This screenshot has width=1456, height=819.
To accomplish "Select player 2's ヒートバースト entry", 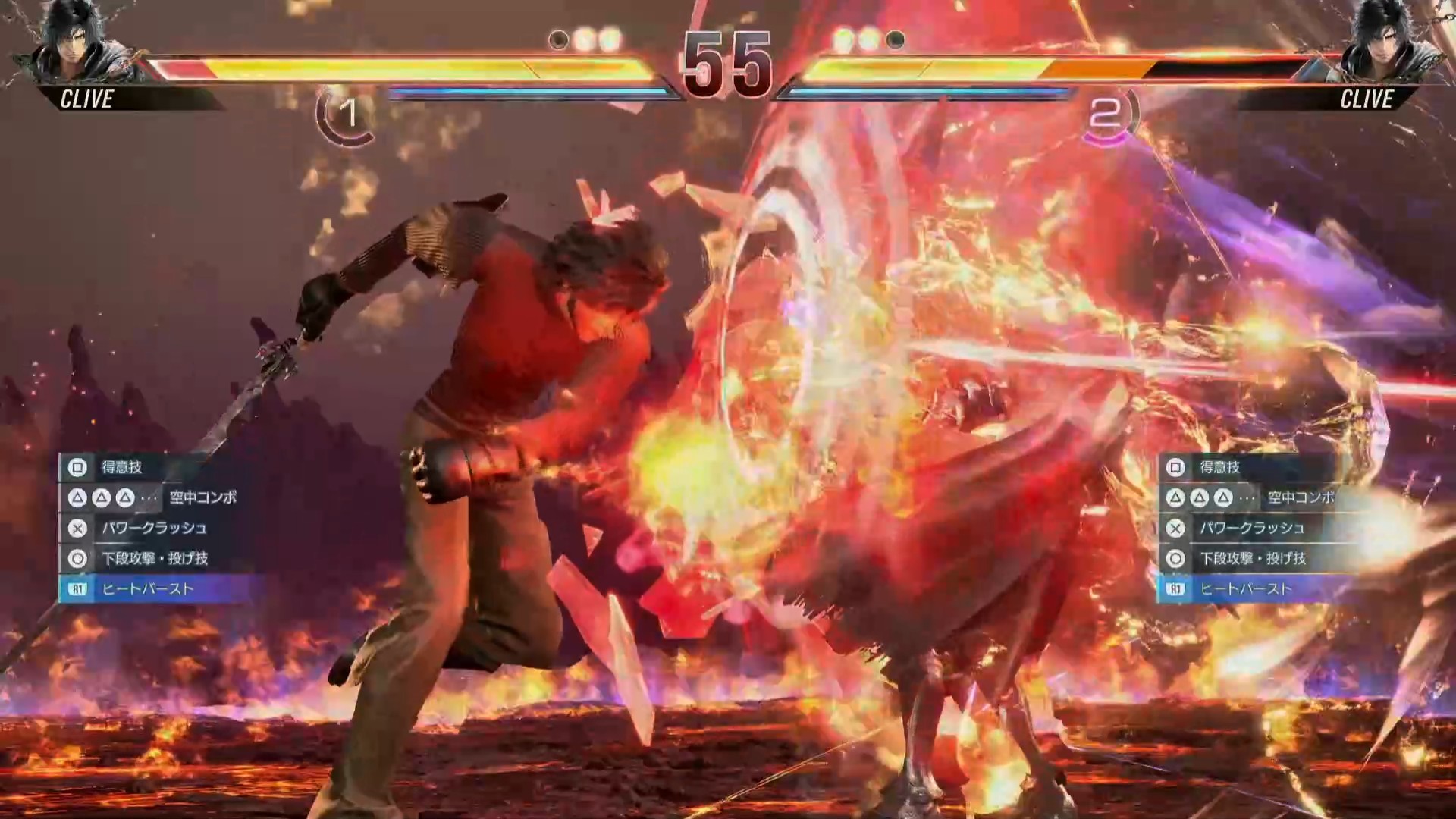I will click(1245, 588).
